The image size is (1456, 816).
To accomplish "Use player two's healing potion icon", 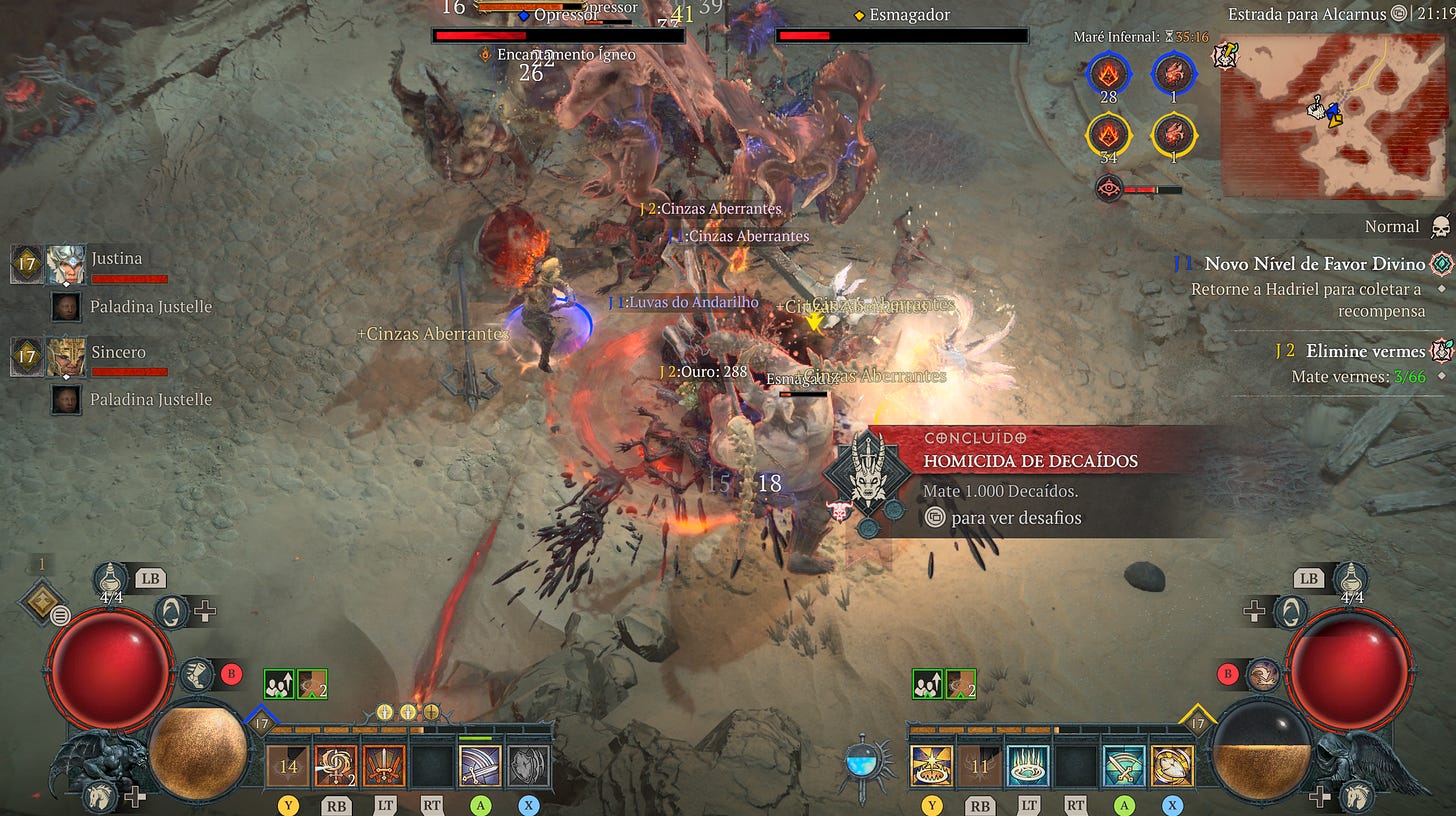I will click(1352, 579).
